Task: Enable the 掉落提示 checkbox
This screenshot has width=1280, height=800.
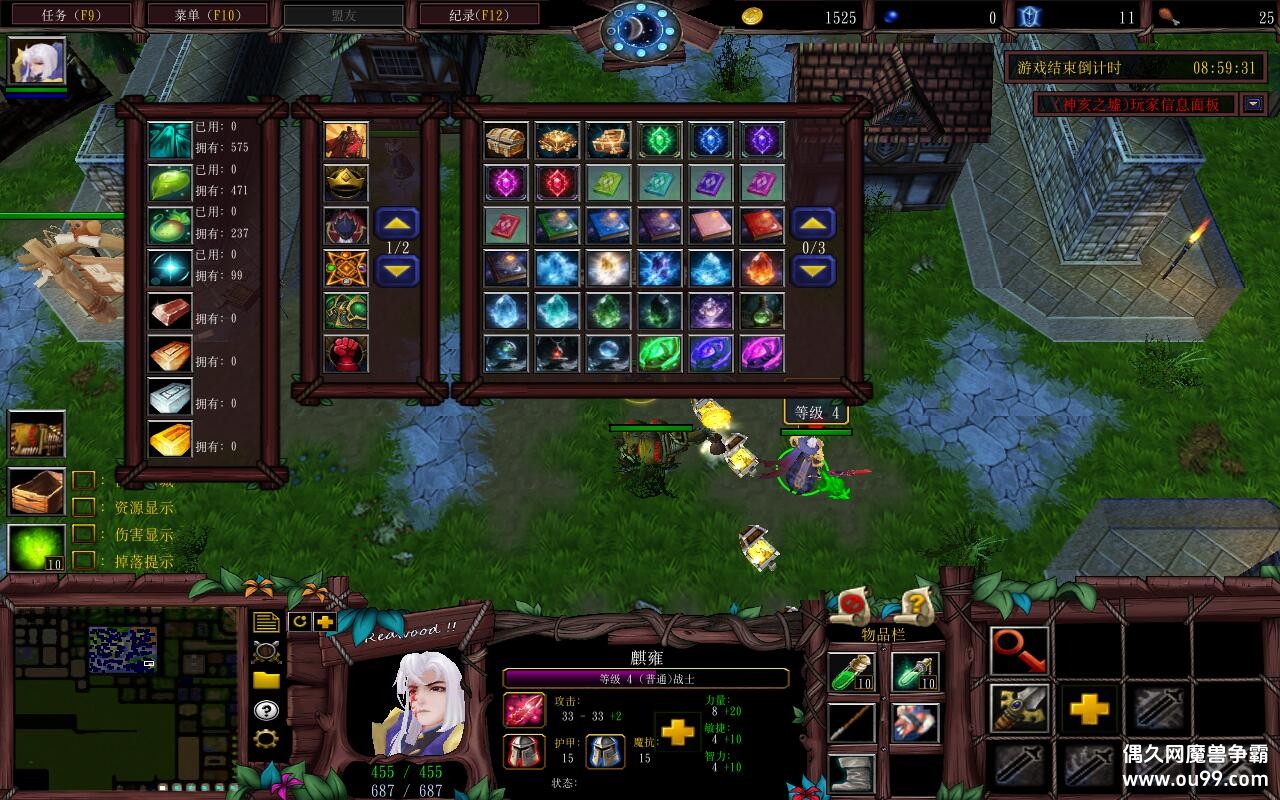Action: [84, 561]
